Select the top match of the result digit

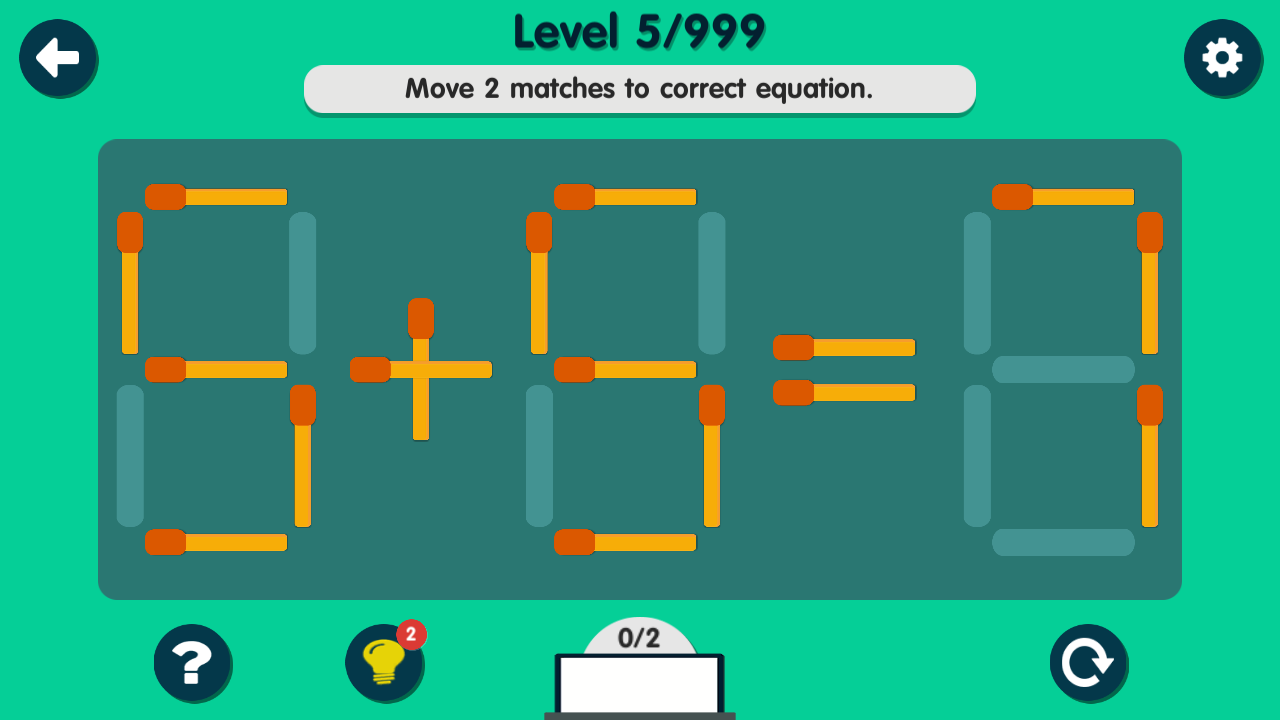[x=1063, y=195]
